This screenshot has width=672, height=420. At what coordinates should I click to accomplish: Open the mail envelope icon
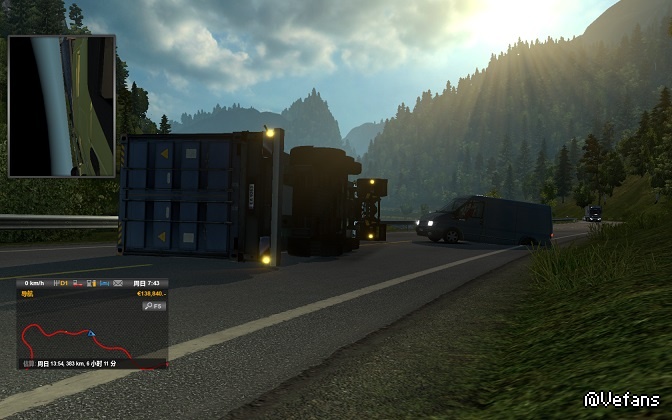pos(118,283)
